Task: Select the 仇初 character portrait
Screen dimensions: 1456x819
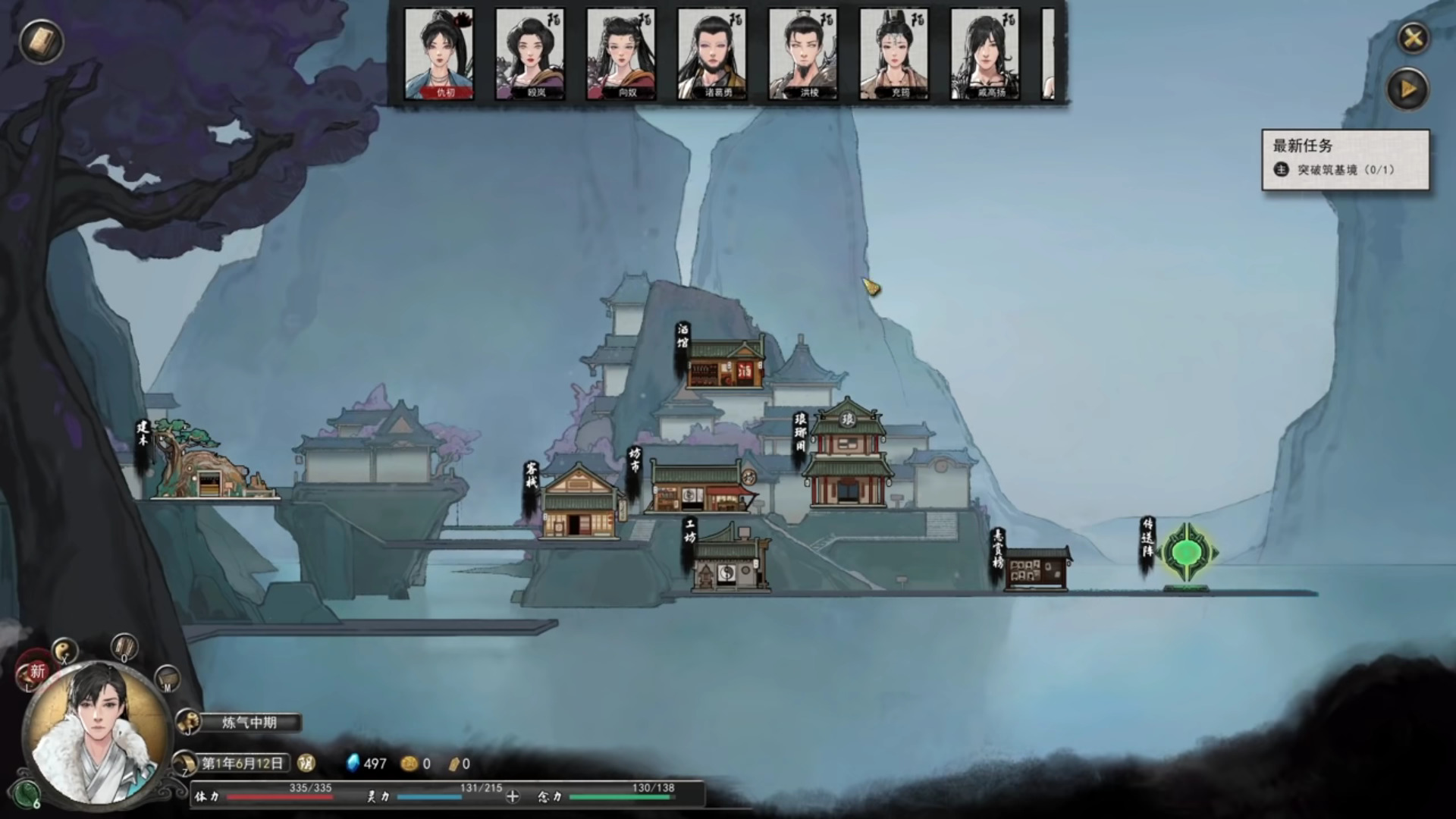Action: point(441,53)
